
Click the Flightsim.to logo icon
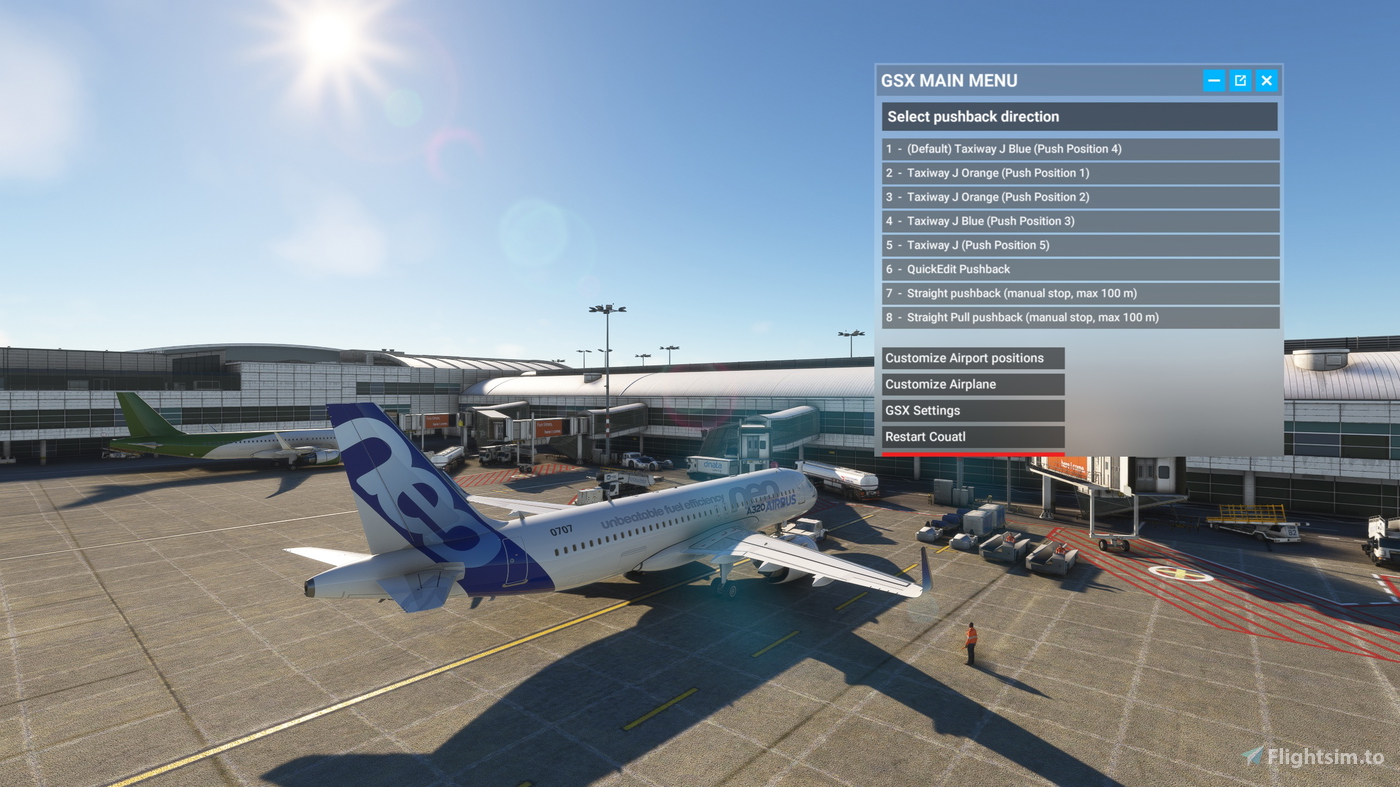[1249, 757]
